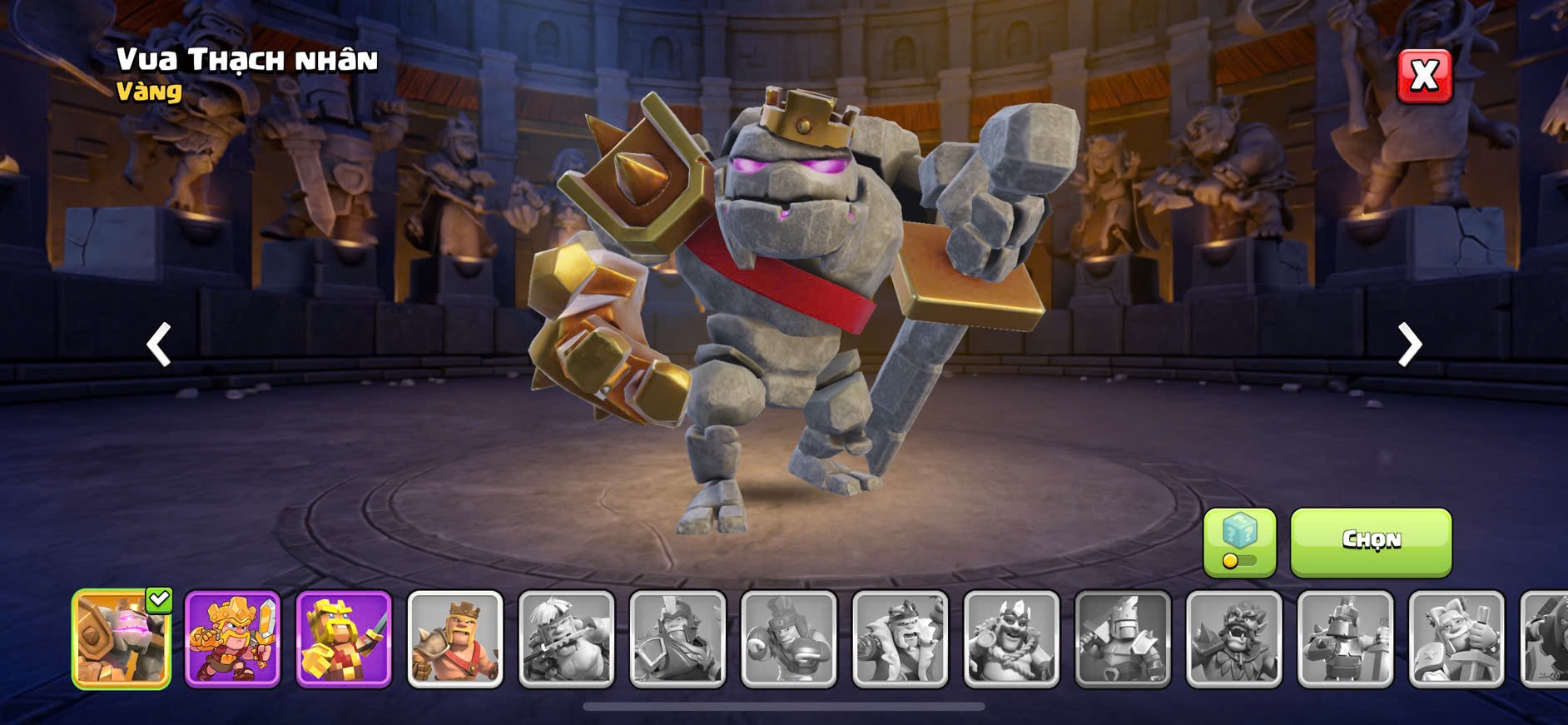This screenshot has height=725, width=1568.
Task: Select the checked stone golem king thumbnail
Action: tap(122, 639)
